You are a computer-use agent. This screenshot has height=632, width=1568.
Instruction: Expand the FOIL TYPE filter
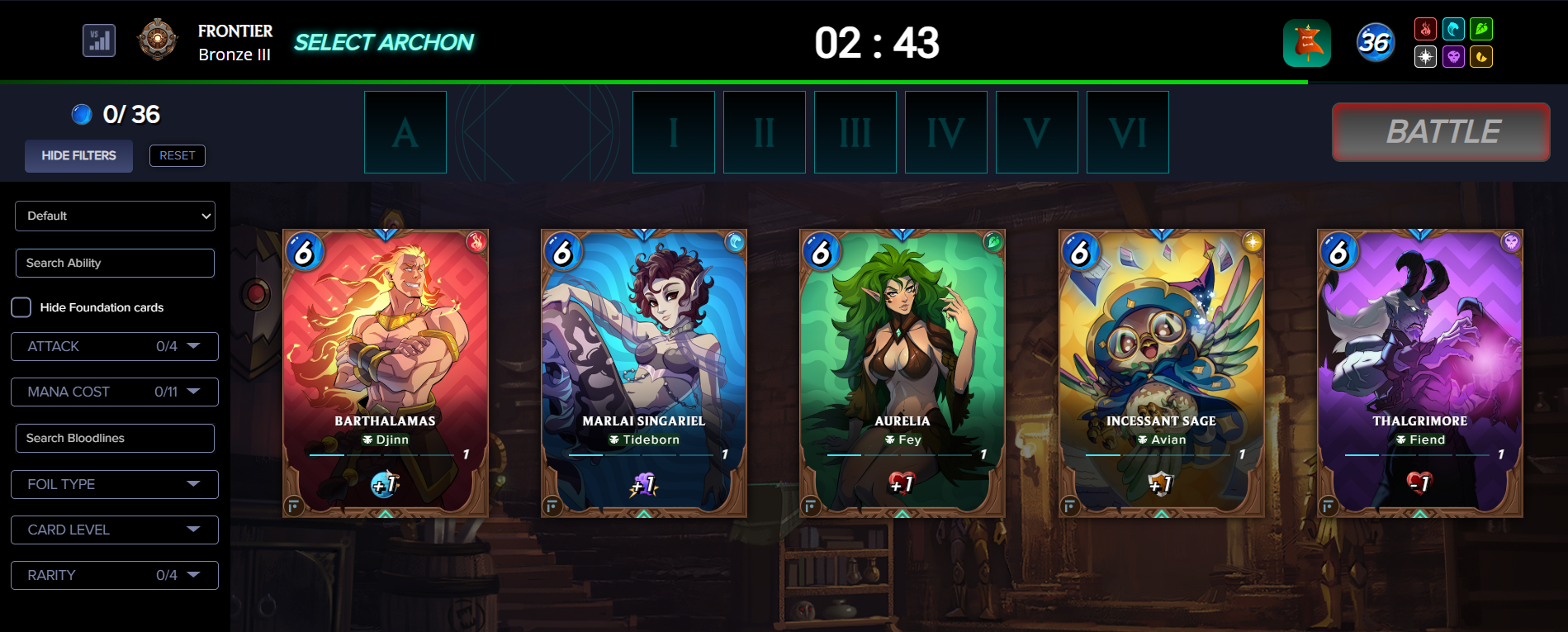pyautogui.click(x=115, y=484)
